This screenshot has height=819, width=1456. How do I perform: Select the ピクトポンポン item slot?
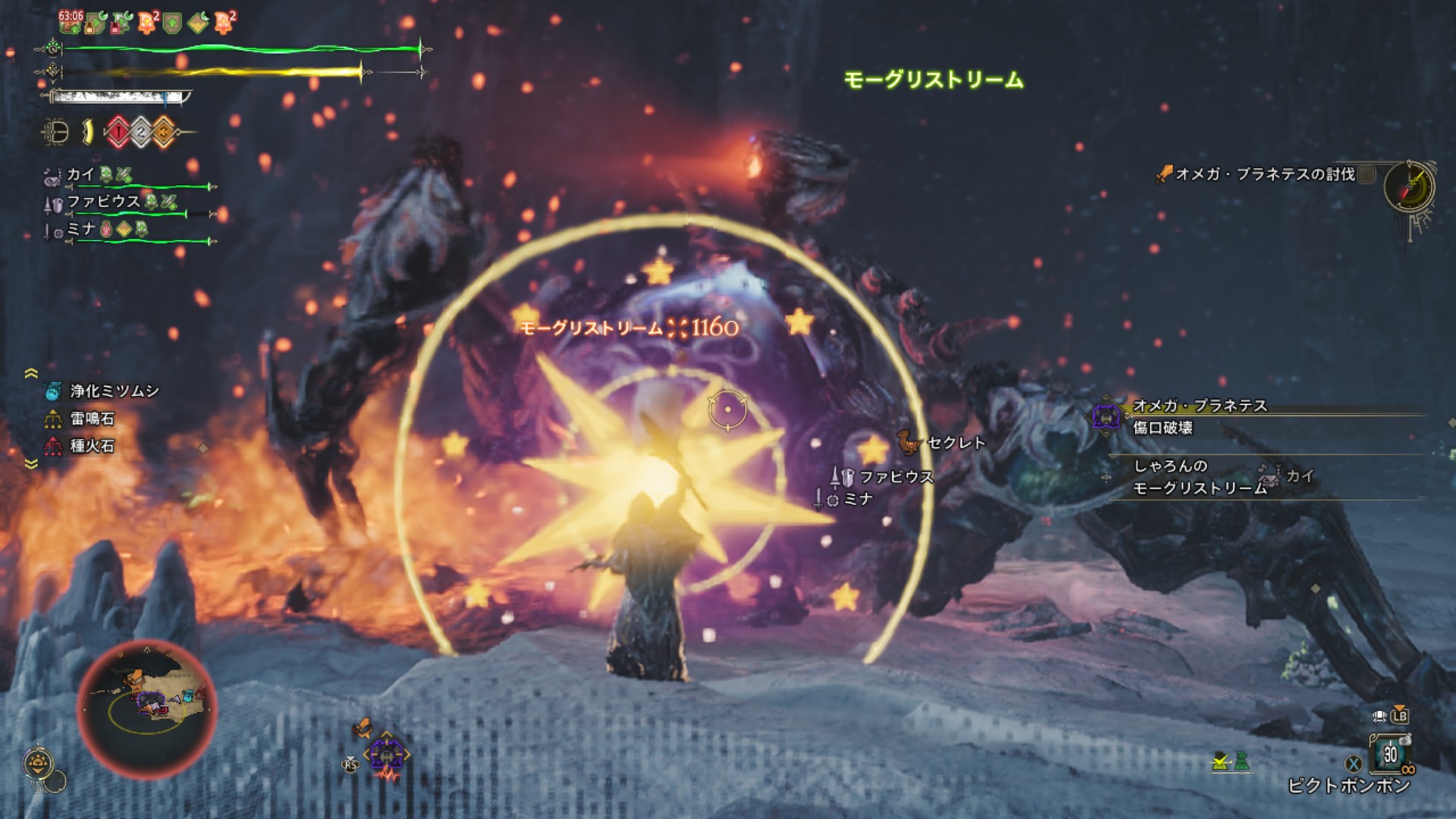pos(1390,755)
